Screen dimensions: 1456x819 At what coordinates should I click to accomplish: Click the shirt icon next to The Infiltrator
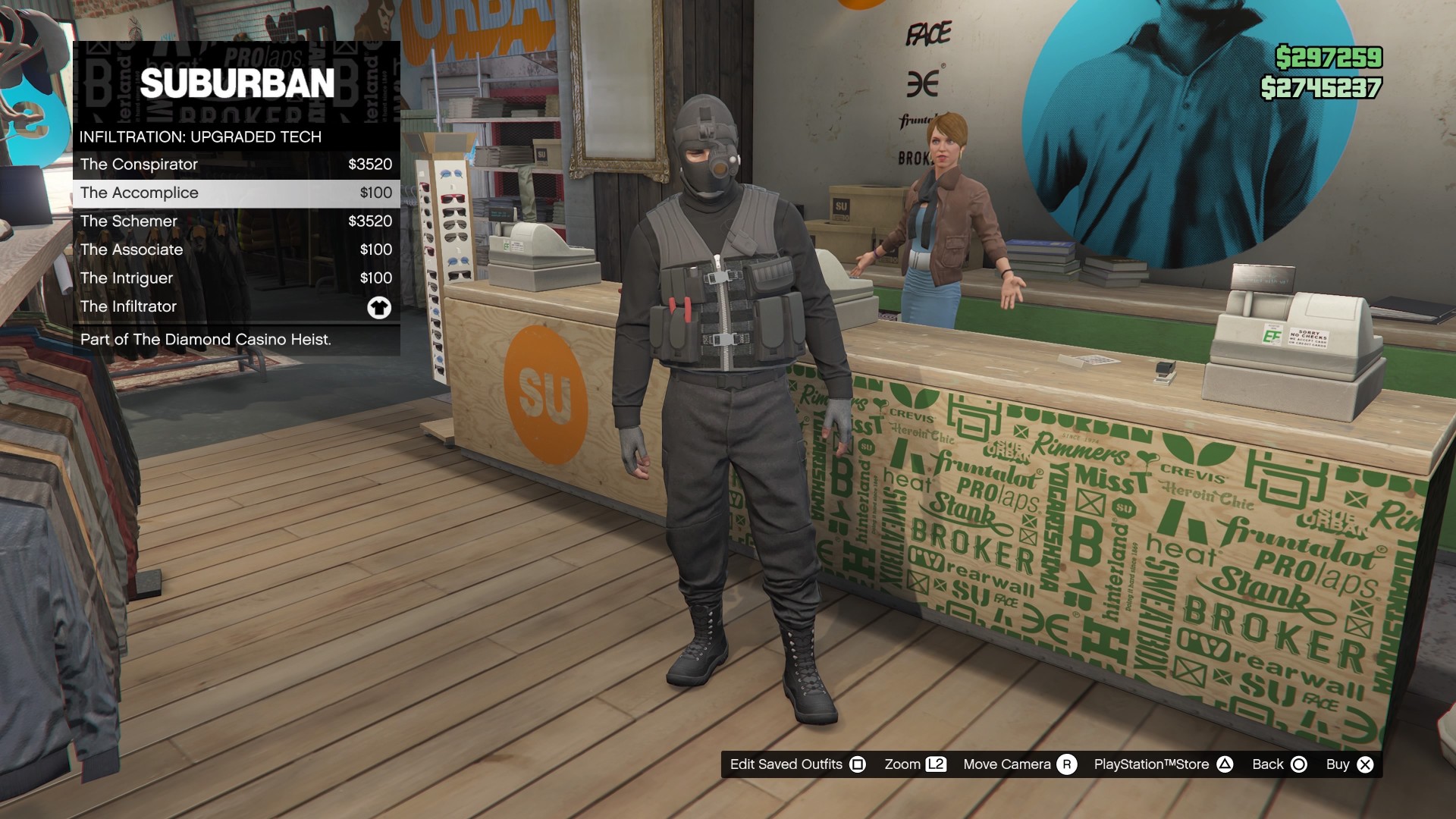click(x=379, y=306)
